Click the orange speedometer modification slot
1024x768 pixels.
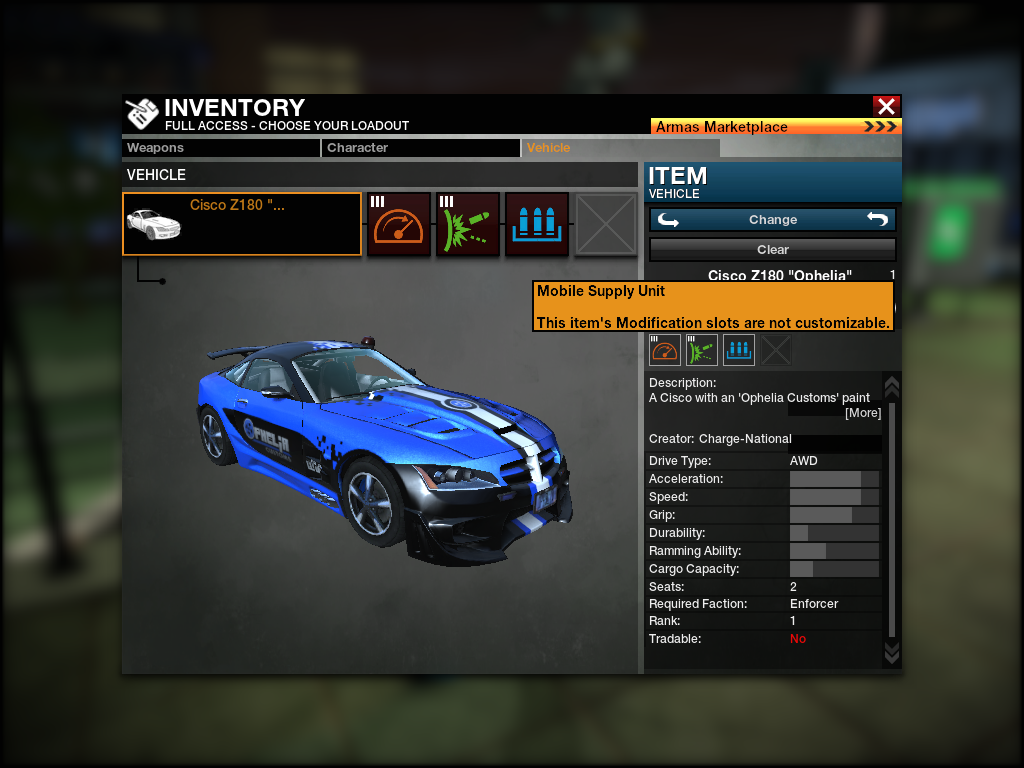[x=399, y=224]
